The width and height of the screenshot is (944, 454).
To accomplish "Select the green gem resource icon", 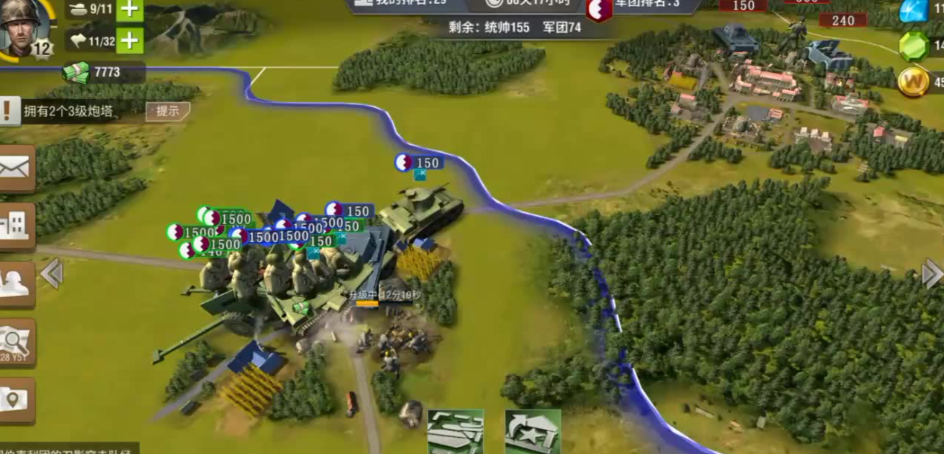I will [x=913, y=46].
